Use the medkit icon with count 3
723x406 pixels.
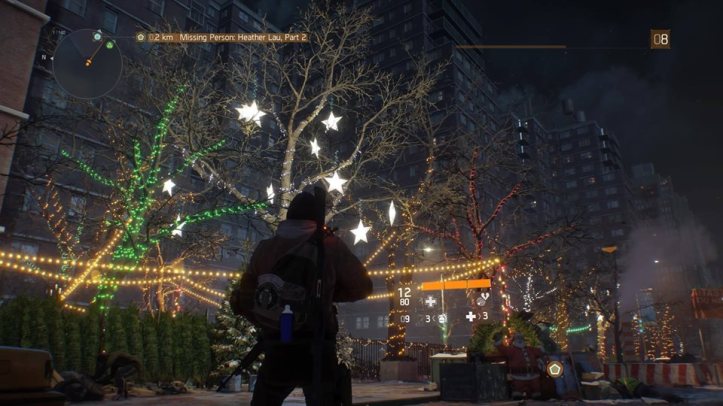pyautogui.click(x=471, y=317)
